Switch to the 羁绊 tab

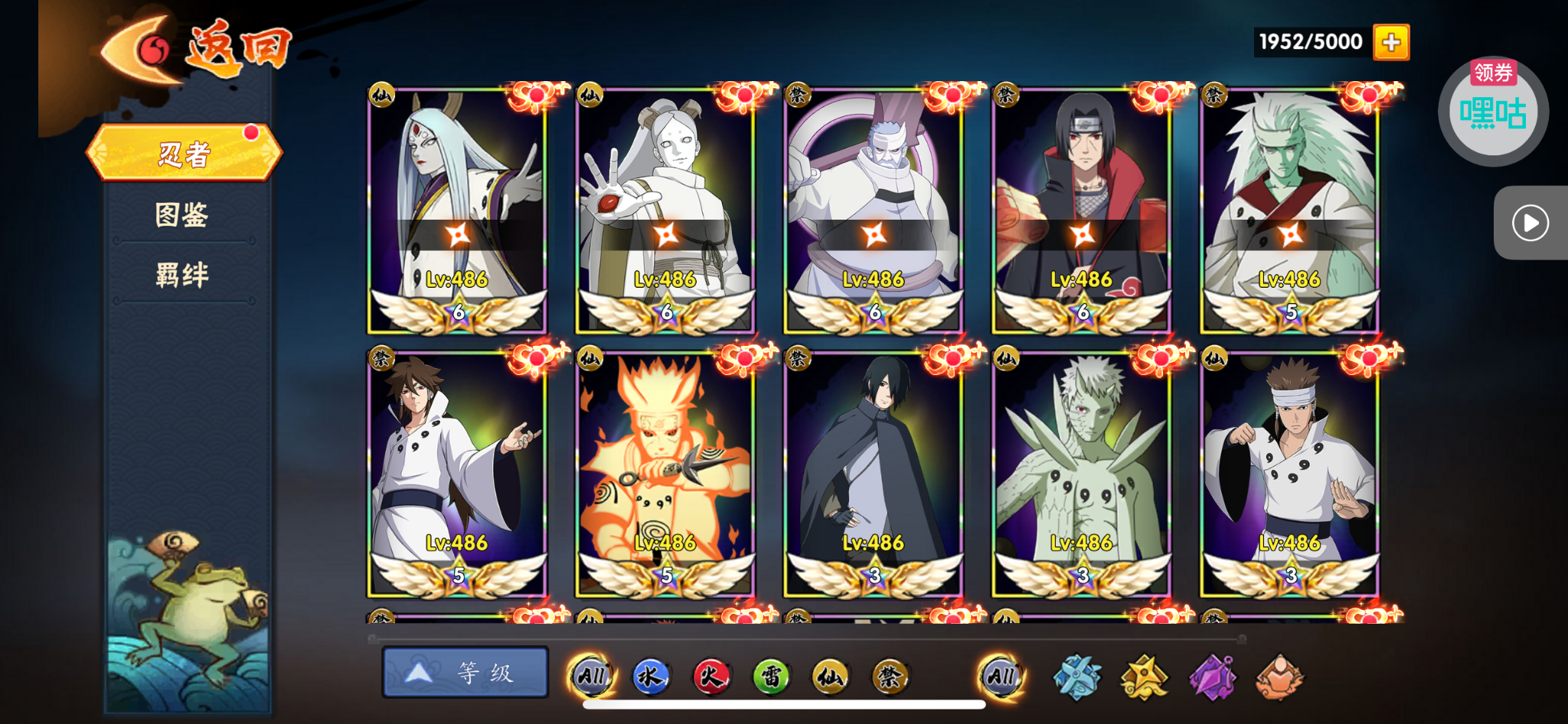(182, 275)
